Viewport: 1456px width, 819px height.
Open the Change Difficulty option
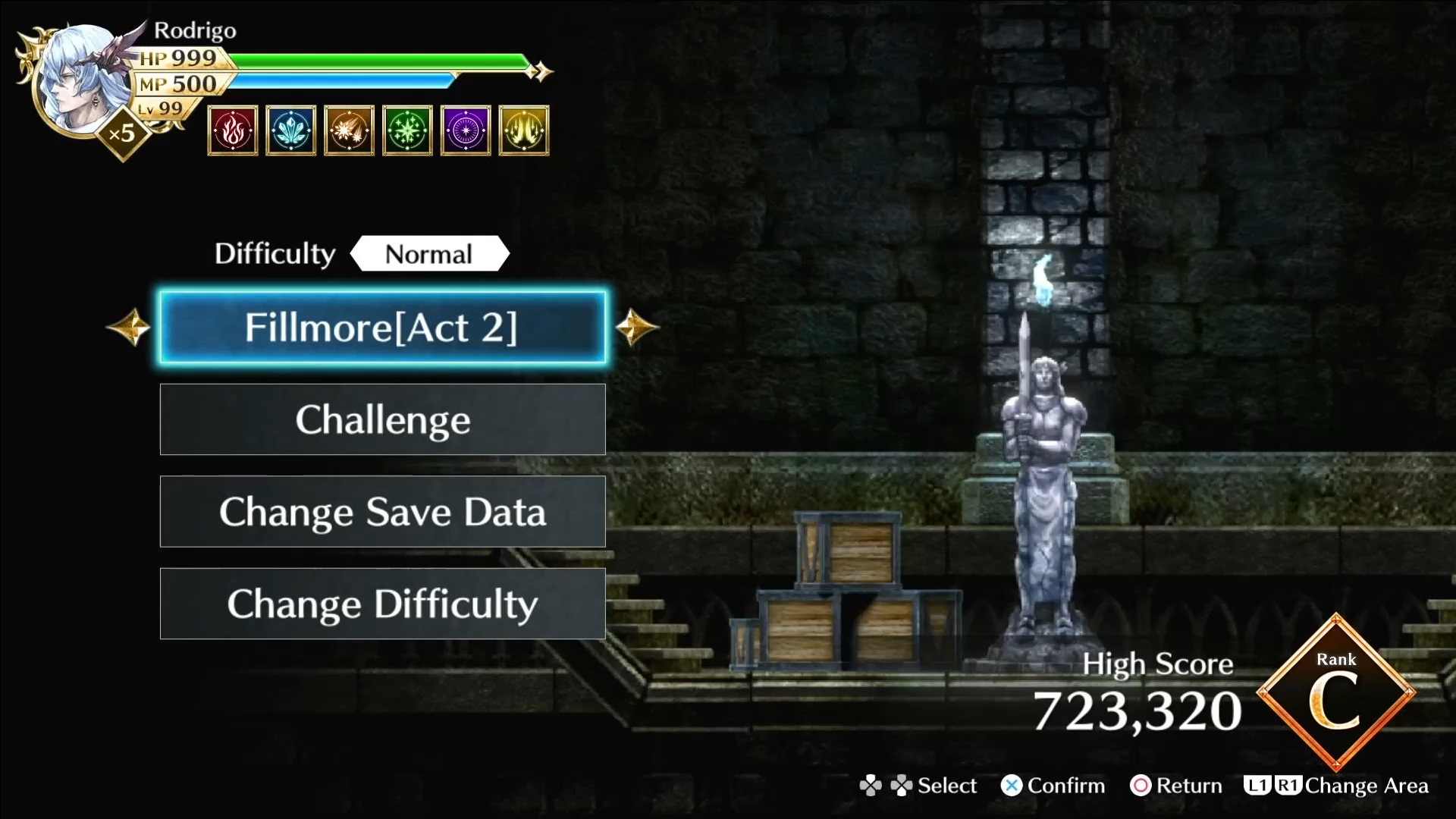(382, 604)
